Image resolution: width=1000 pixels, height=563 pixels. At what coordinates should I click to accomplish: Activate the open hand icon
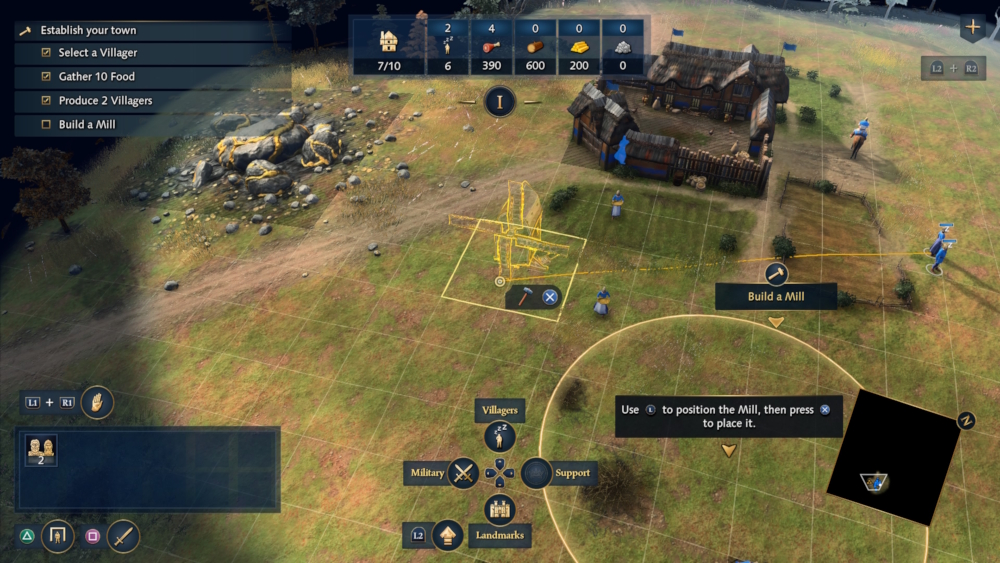pyautogui.click(x=97, y=402)
